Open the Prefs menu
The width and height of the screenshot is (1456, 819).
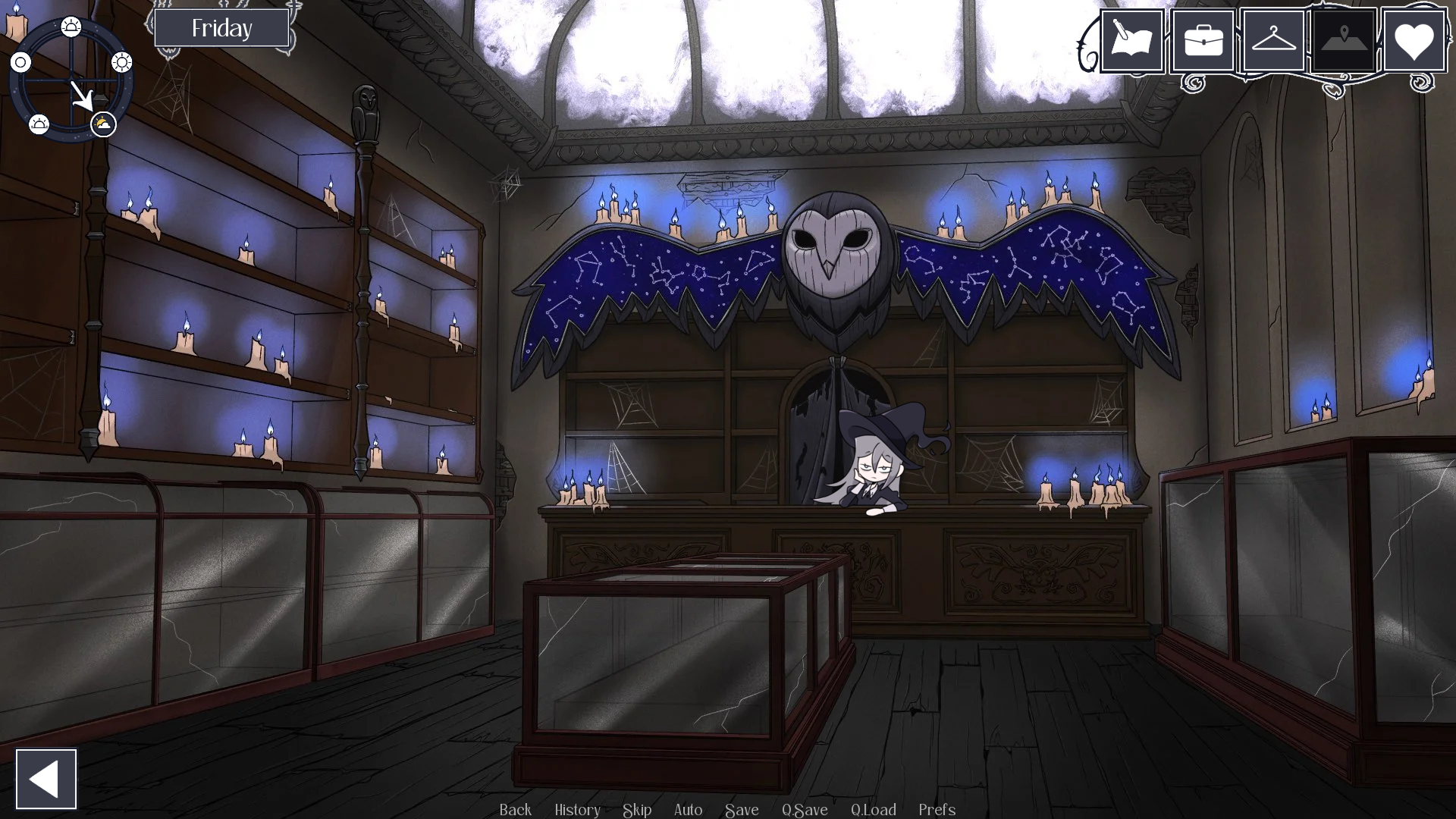937,810
